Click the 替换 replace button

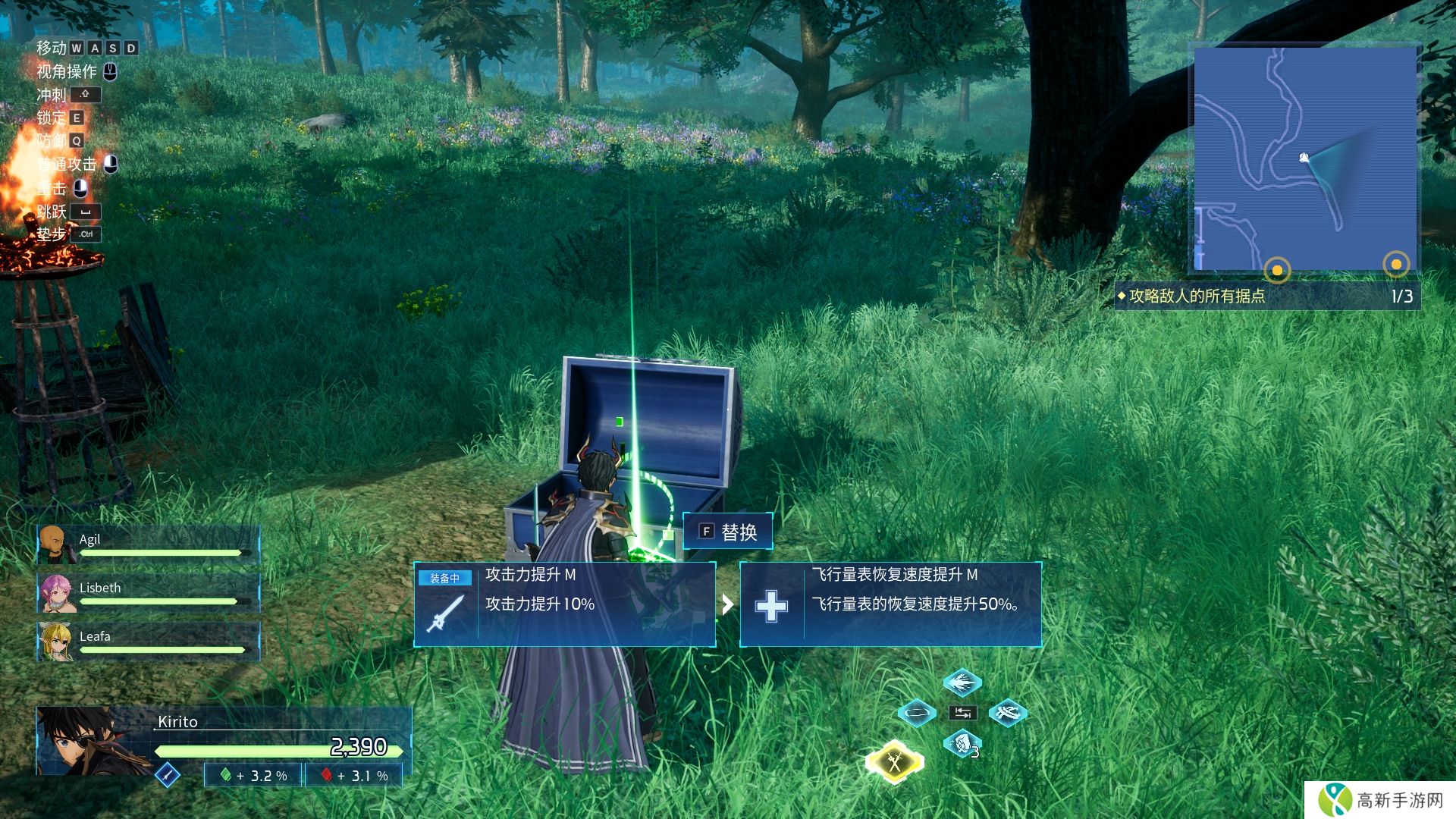[728, 532]
